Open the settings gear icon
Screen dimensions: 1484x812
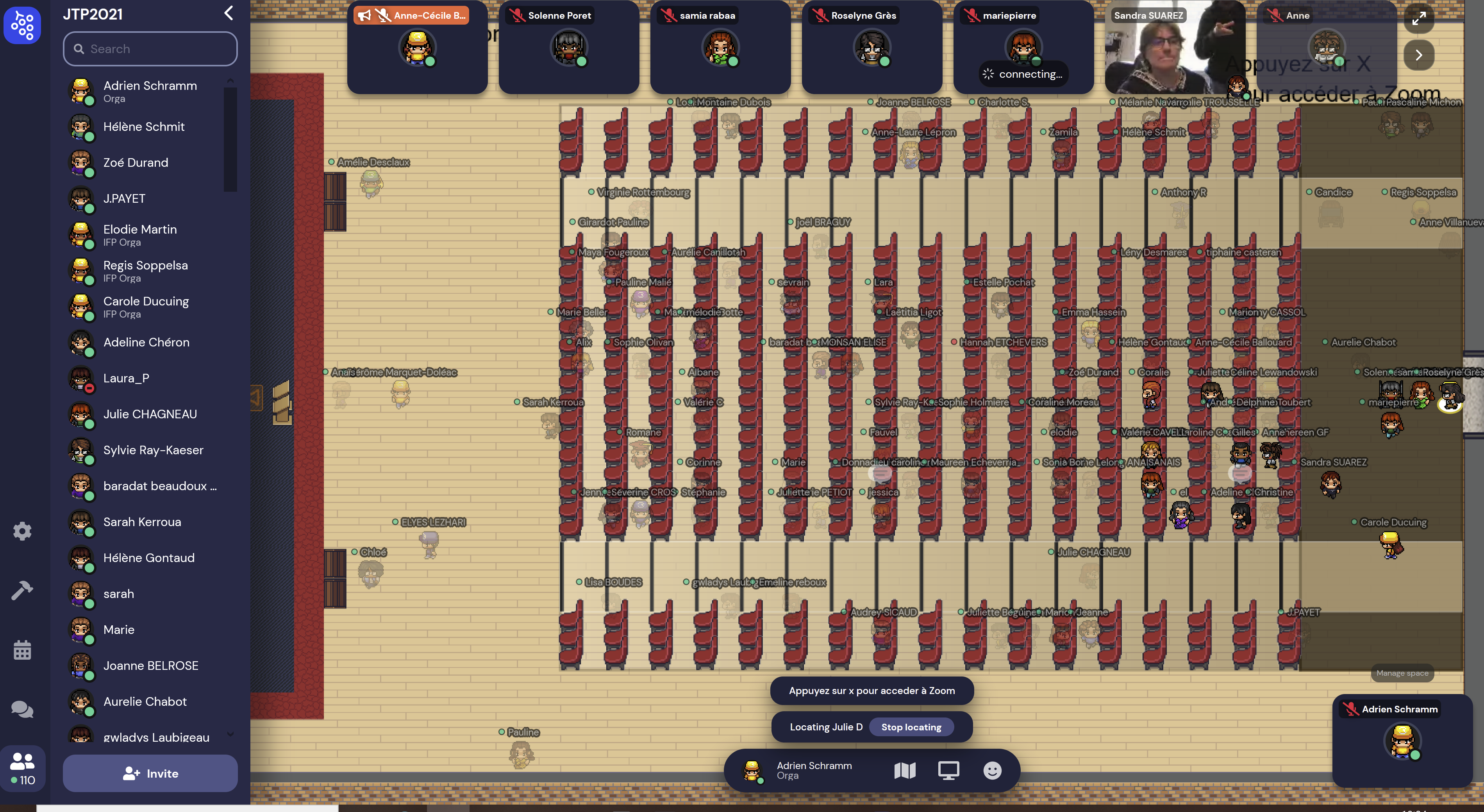tap(23, 531)
